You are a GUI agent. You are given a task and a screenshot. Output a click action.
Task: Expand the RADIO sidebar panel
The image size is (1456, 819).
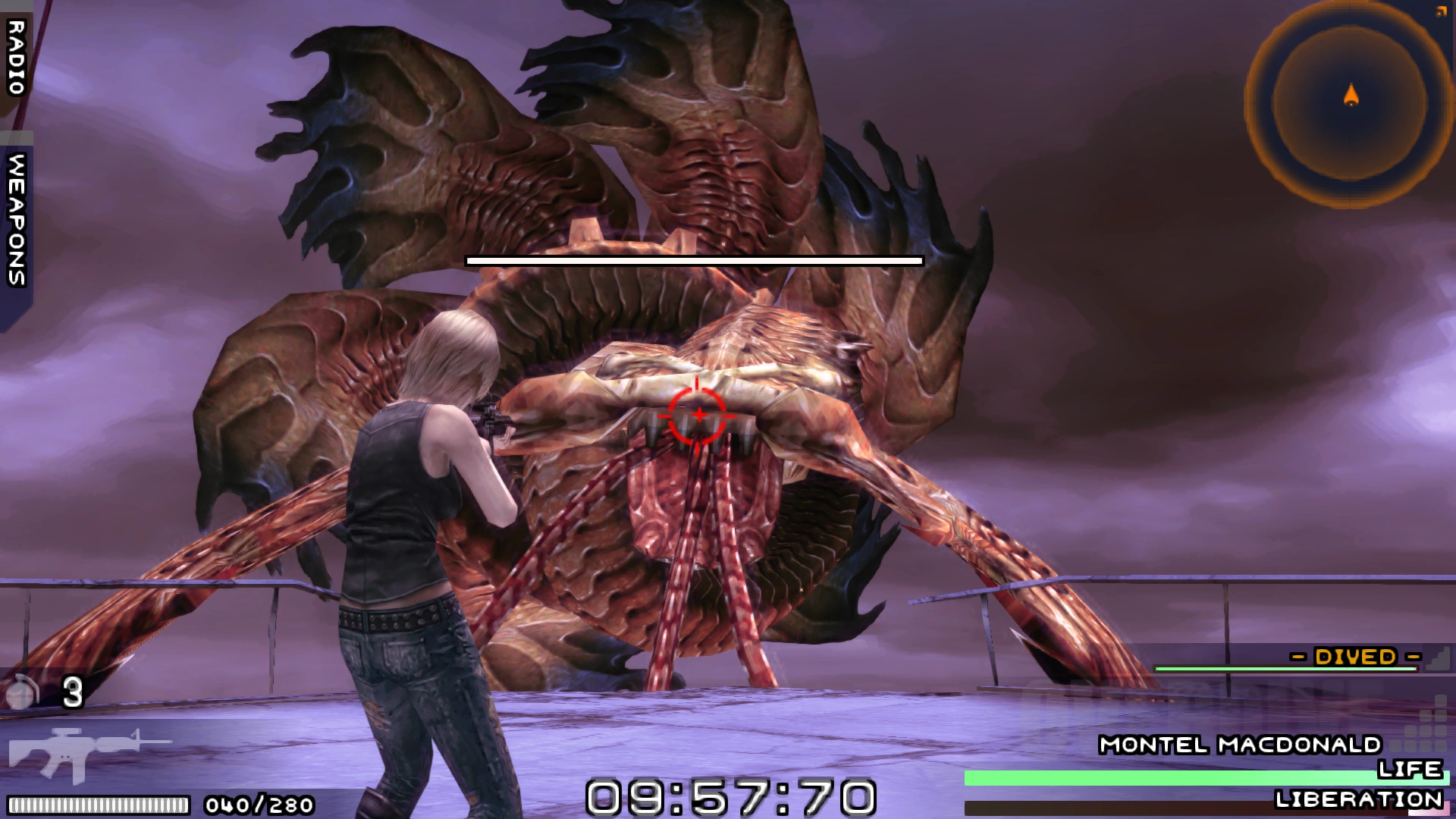point(15,57)
